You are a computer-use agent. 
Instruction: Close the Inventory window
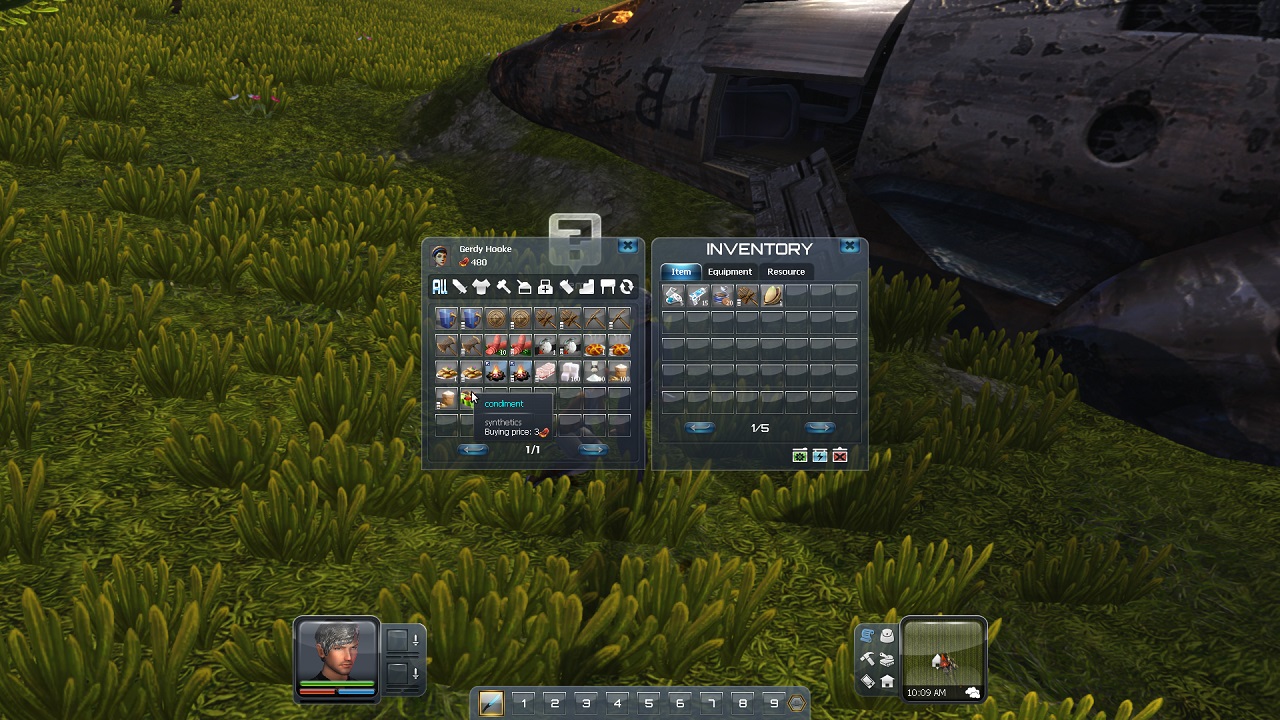click(849, 246)
